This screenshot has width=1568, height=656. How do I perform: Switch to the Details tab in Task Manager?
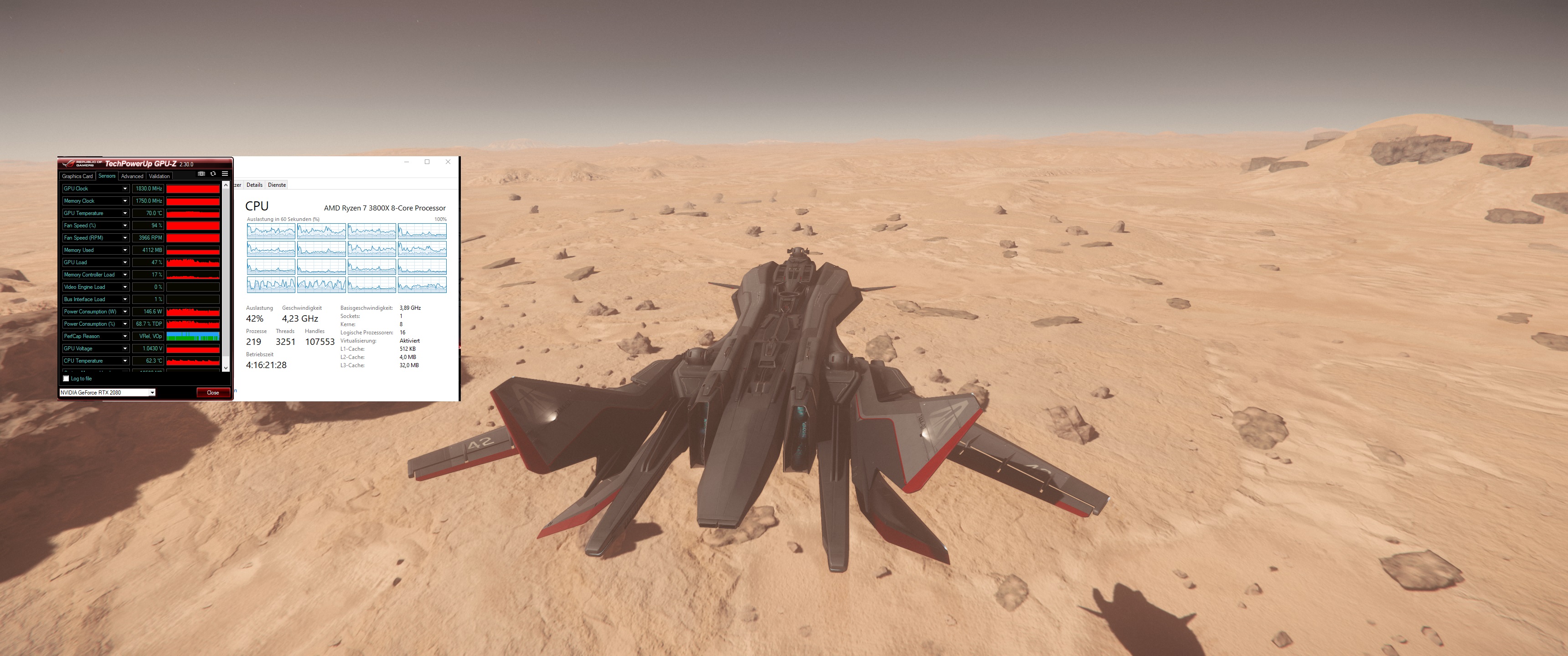pyautogui.click(x=254, y=184)
